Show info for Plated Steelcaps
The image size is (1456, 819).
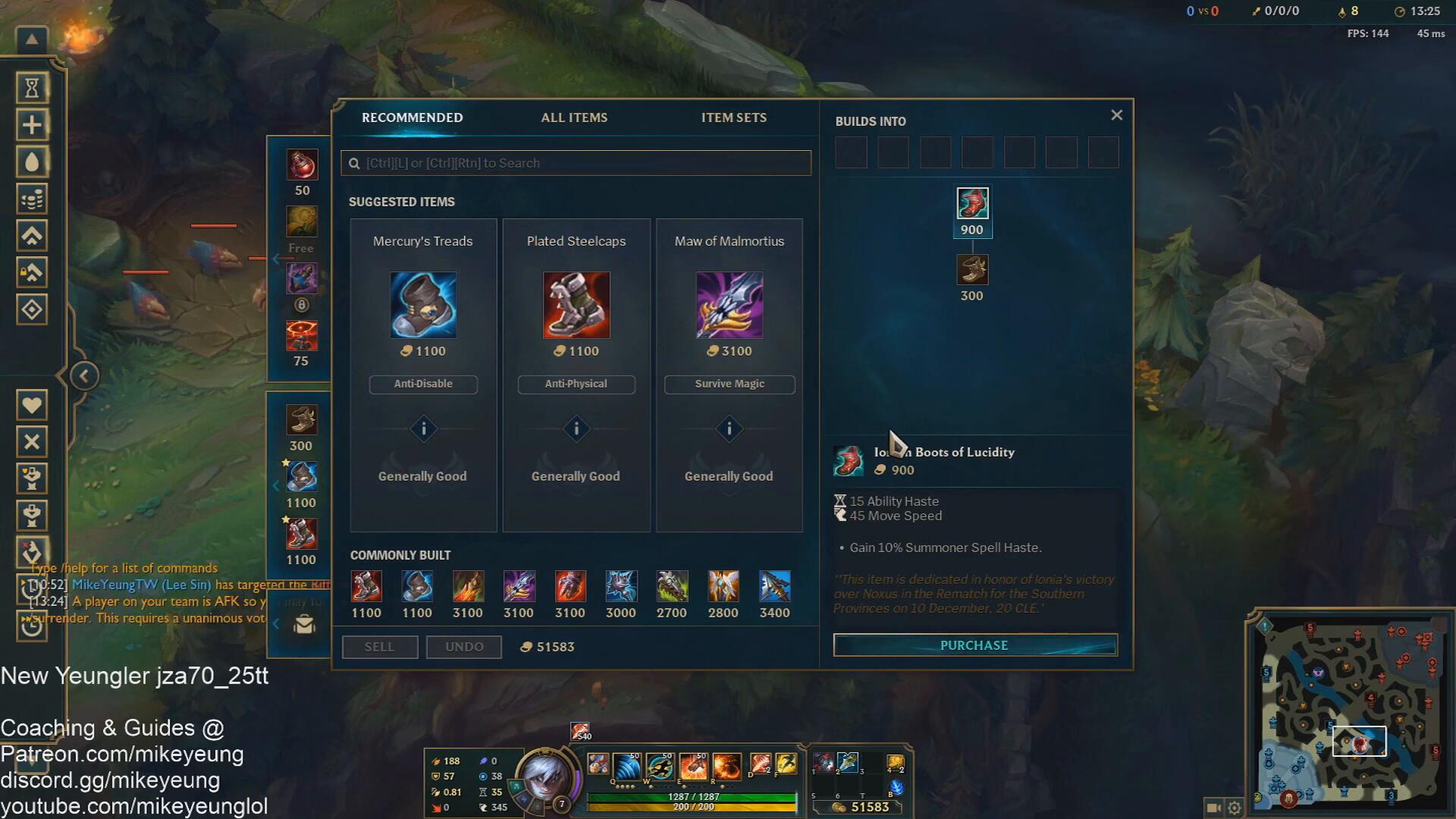[576, 429]
